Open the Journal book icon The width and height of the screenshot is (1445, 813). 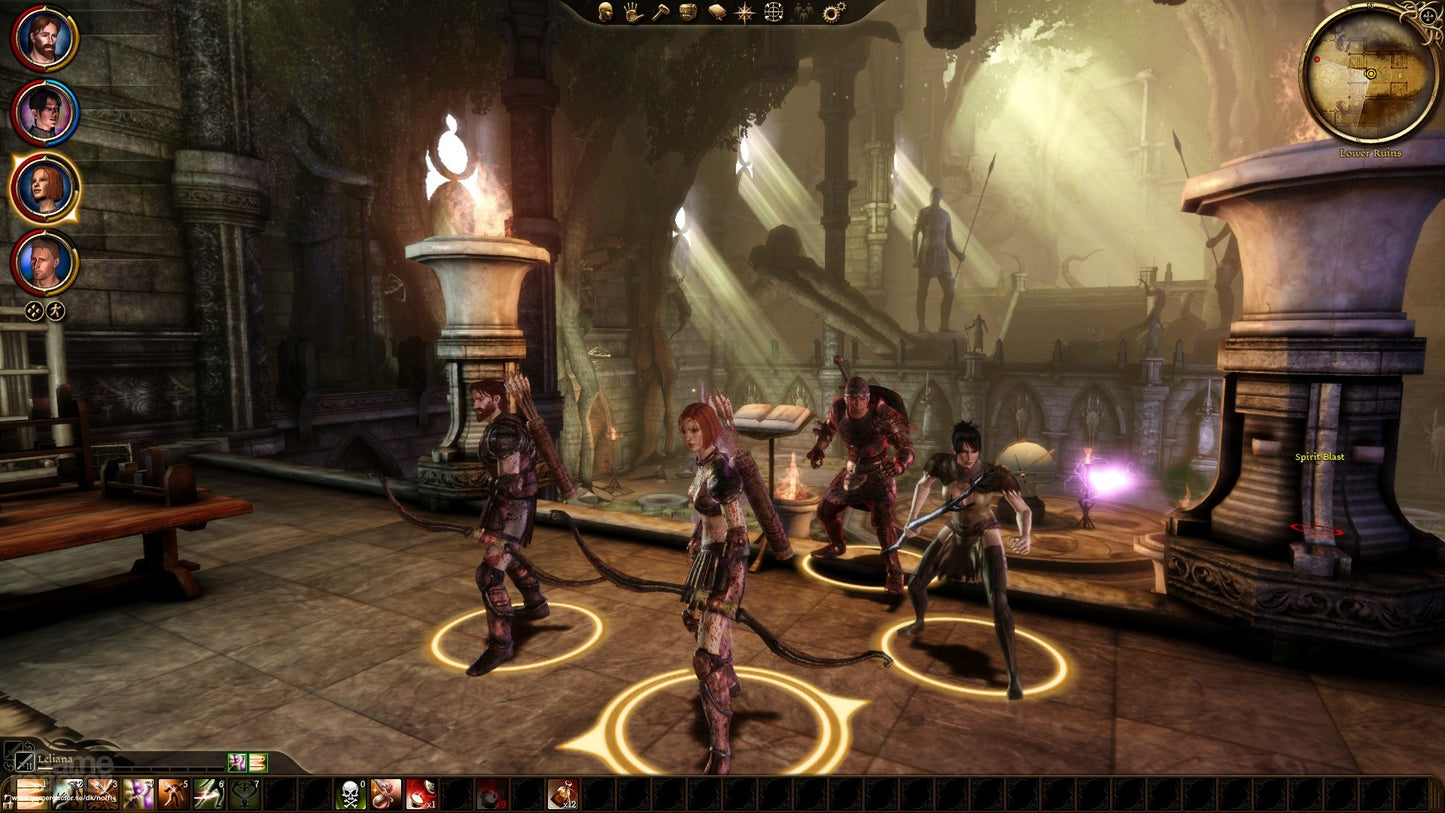click(716, 13)
